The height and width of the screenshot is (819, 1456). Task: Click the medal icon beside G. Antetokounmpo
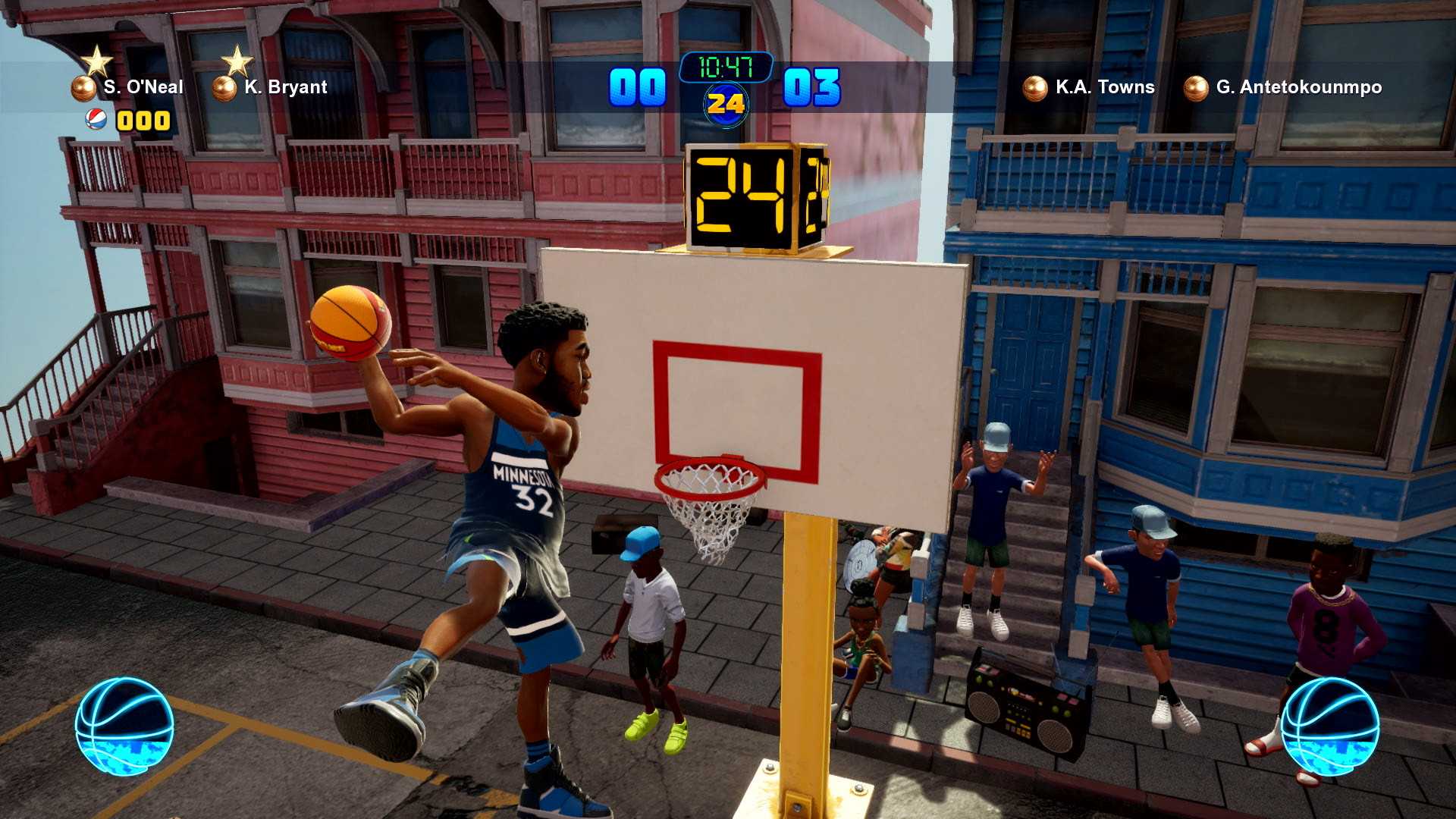(x=1194, y=86)
